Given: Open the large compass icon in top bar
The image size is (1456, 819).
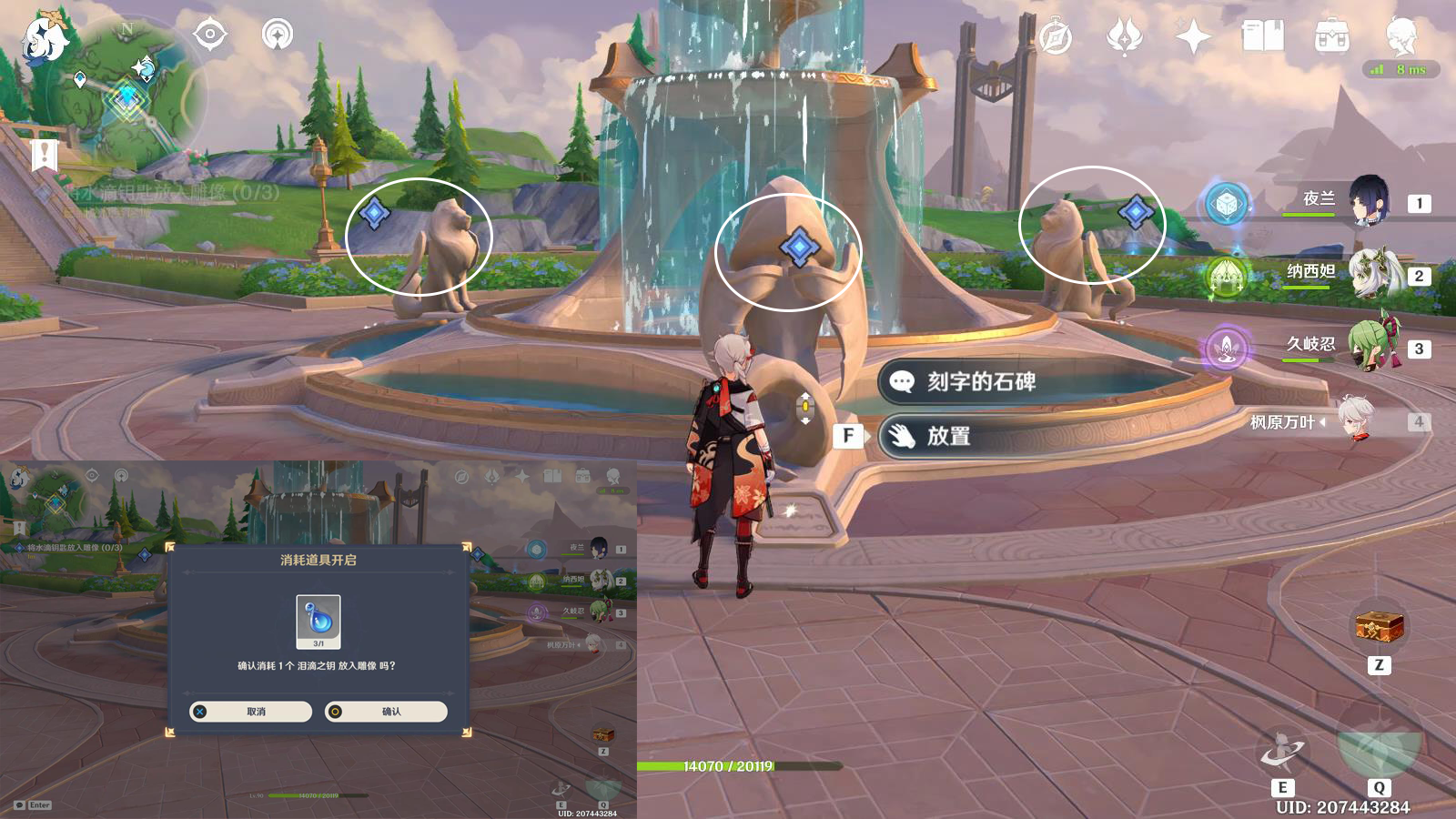Looking at the screenshot, I should 1057,37.
